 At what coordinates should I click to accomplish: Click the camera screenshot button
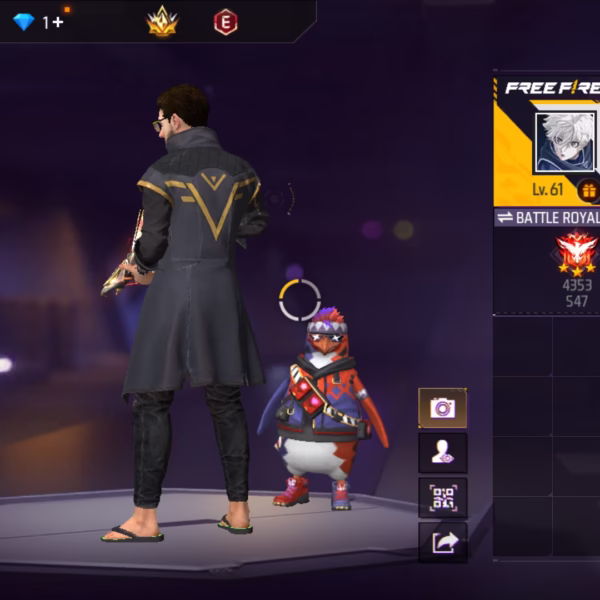(x=442, y=408)
